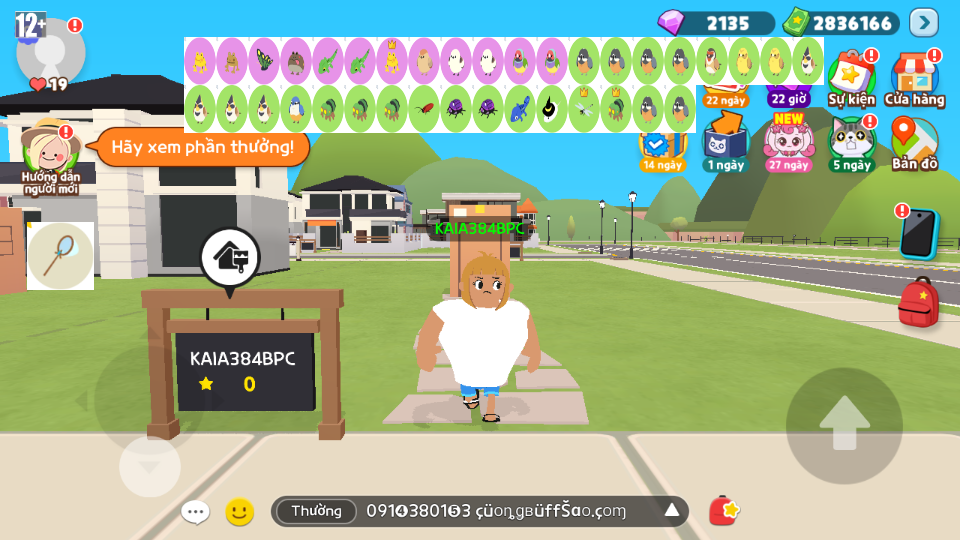Open the yellow smiley emote menu
The height and width of the screenshot is (540, 960).
tap(239, 512)
